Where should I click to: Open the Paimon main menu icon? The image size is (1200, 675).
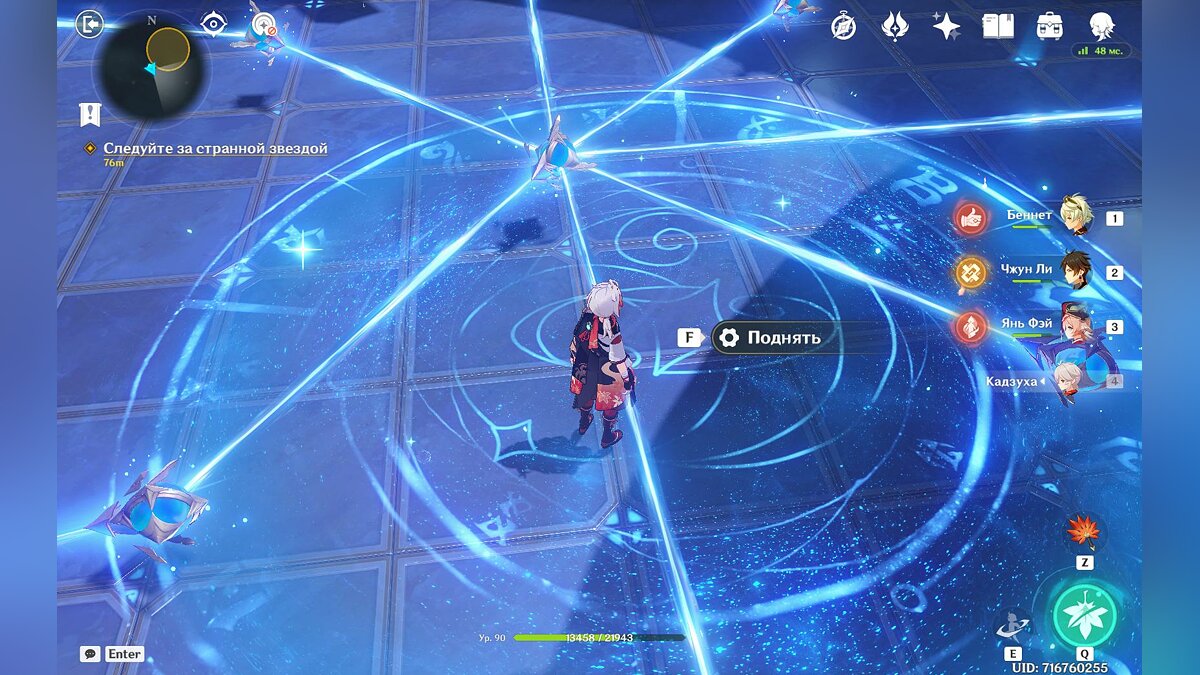pyautogui.click(x=1101, y=27)
